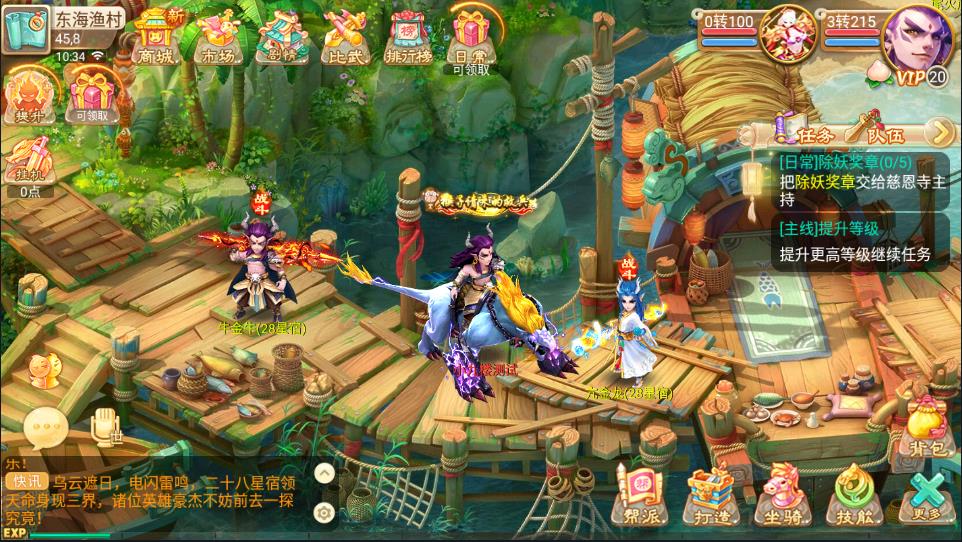The height and width of the screenshot is (542, 962).
Task: Open the 东海渔村 map scroll icon
Action: [x=24, y=28]
